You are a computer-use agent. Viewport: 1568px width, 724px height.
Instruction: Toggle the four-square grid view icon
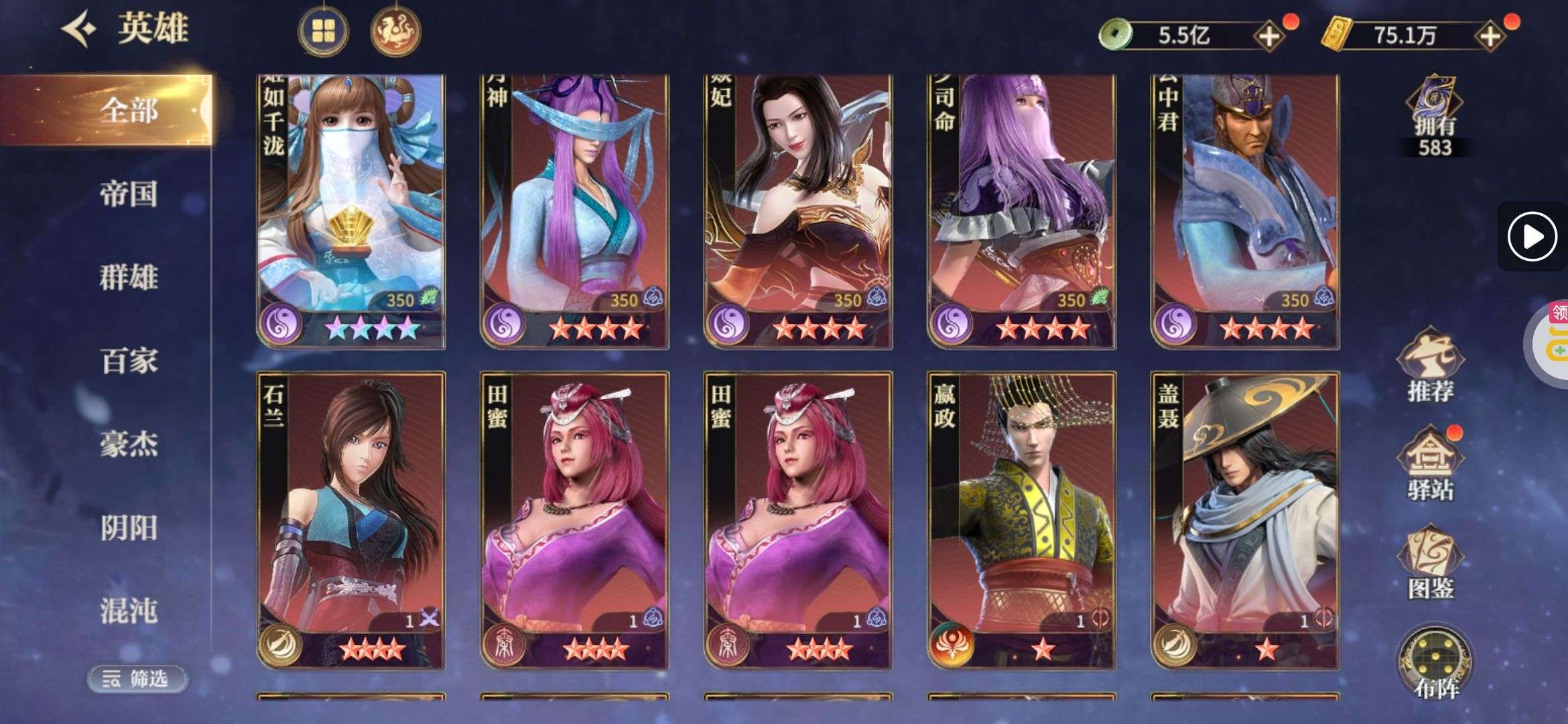point(324,31)
